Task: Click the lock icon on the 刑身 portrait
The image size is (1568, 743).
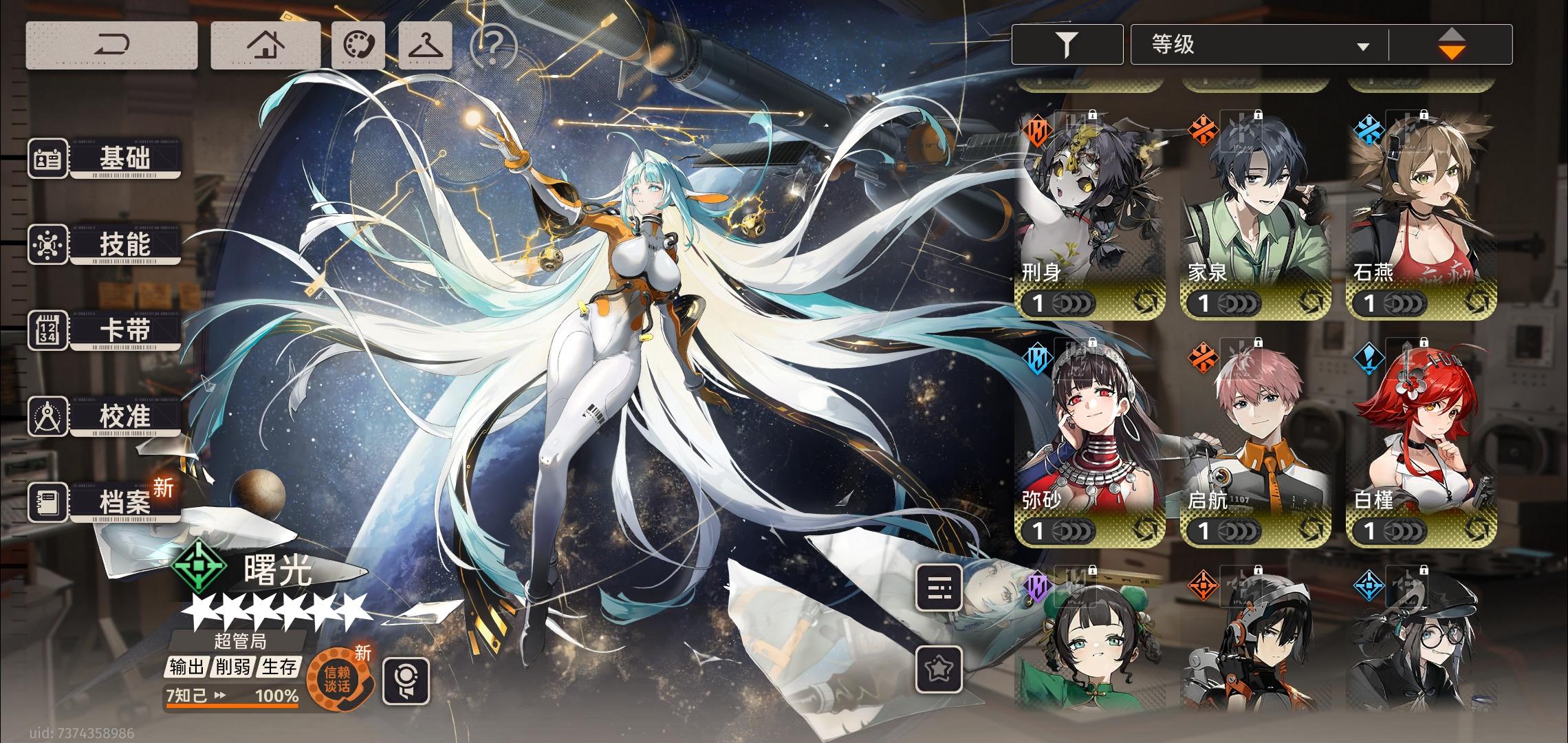Action: [x=1091, y=116]
